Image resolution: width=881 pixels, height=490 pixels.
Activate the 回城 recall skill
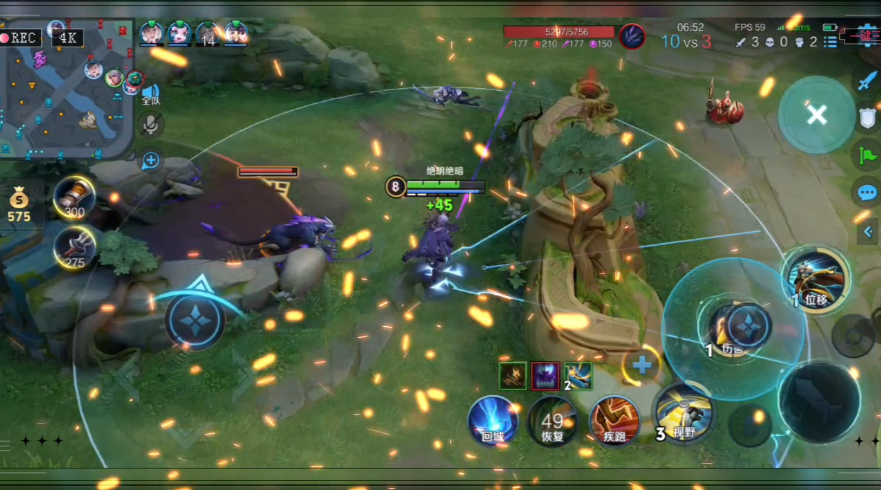[x=492, y=418]
